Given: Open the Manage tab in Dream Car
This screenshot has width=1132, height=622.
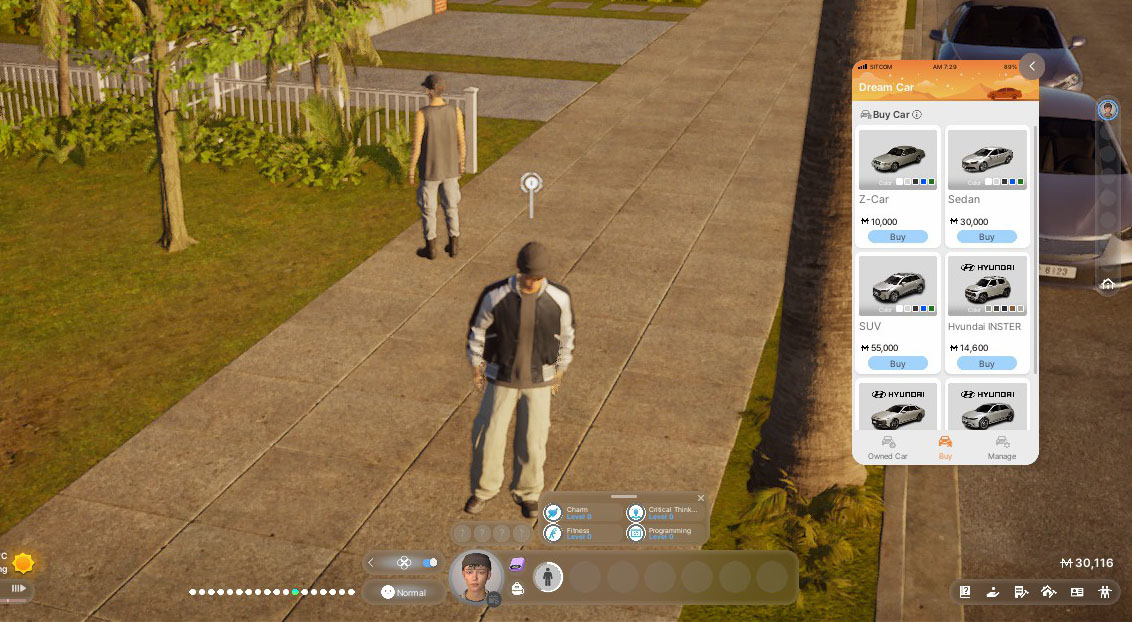Looking at the screenshot, I should [x=1001, y=447].
